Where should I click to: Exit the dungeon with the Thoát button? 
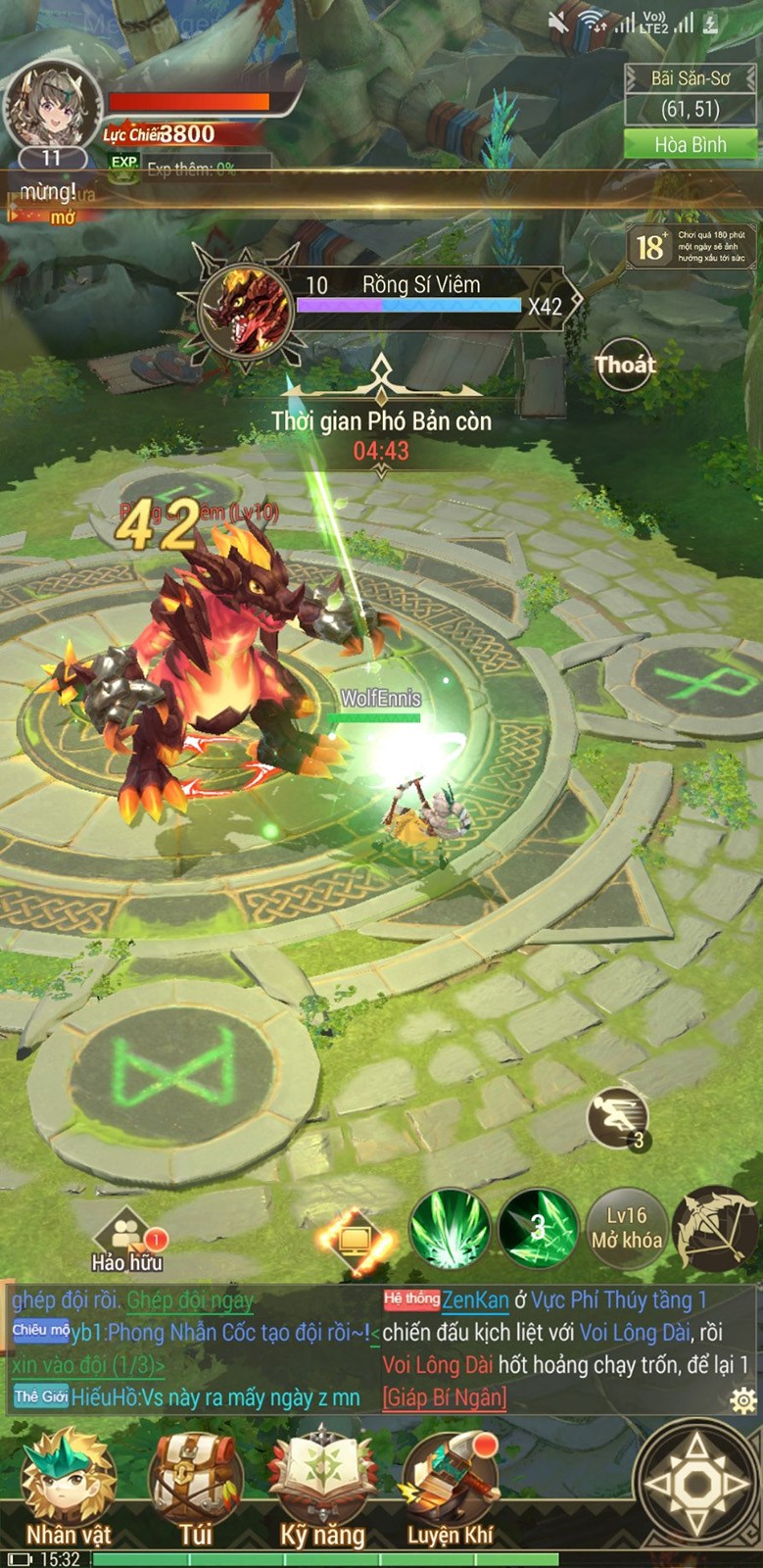[x=624, y=366]
